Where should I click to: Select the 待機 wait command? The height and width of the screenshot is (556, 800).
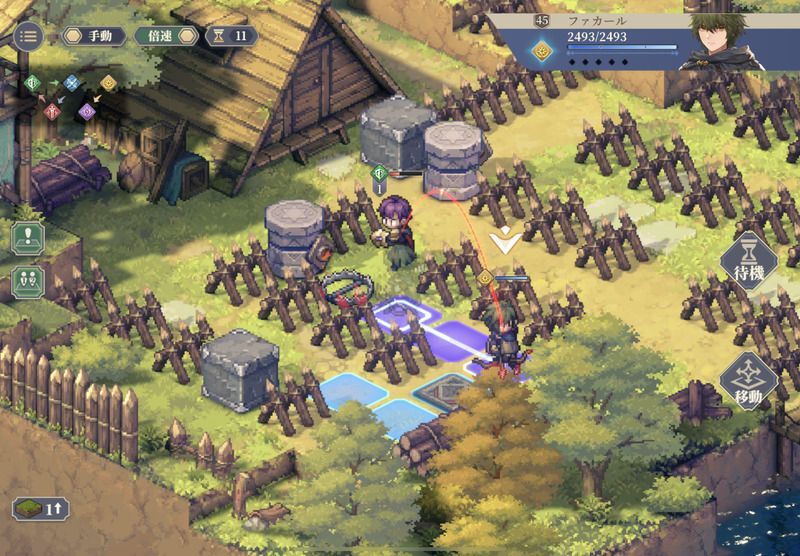tap(748, 262)
